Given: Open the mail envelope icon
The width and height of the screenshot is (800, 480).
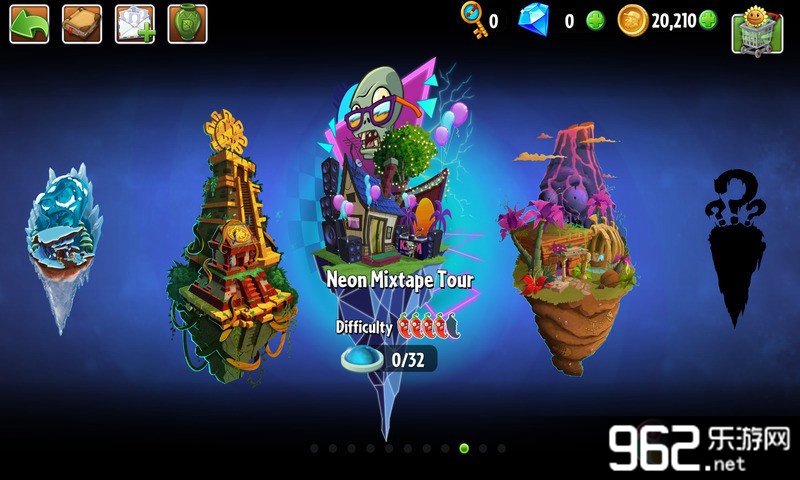Looking at the screenshot, I should click(135, 24).
